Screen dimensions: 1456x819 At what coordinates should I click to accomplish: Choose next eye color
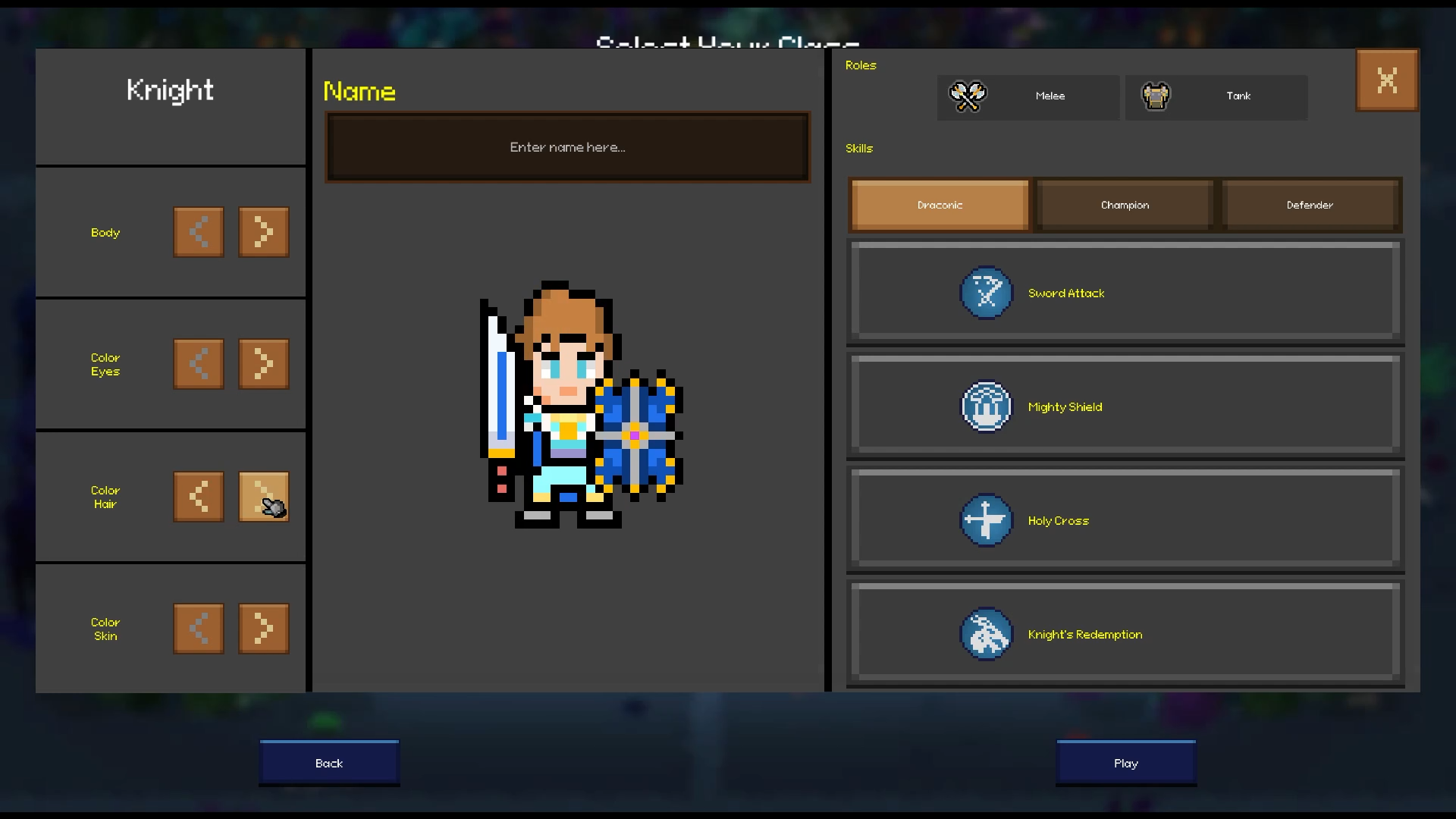click(263, 364)
